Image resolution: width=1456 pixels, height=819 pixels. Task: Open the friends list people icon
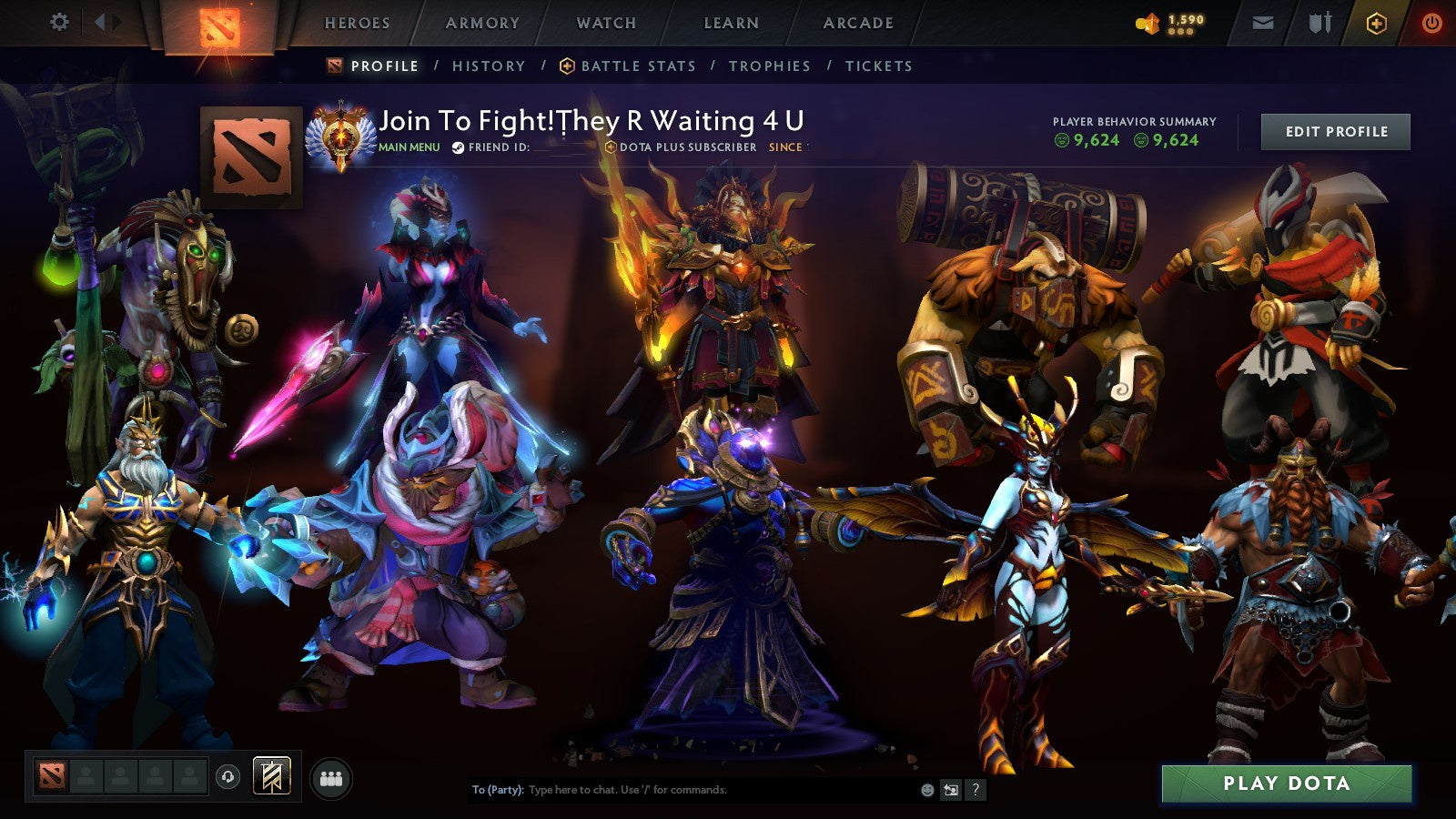click(331, 778)
